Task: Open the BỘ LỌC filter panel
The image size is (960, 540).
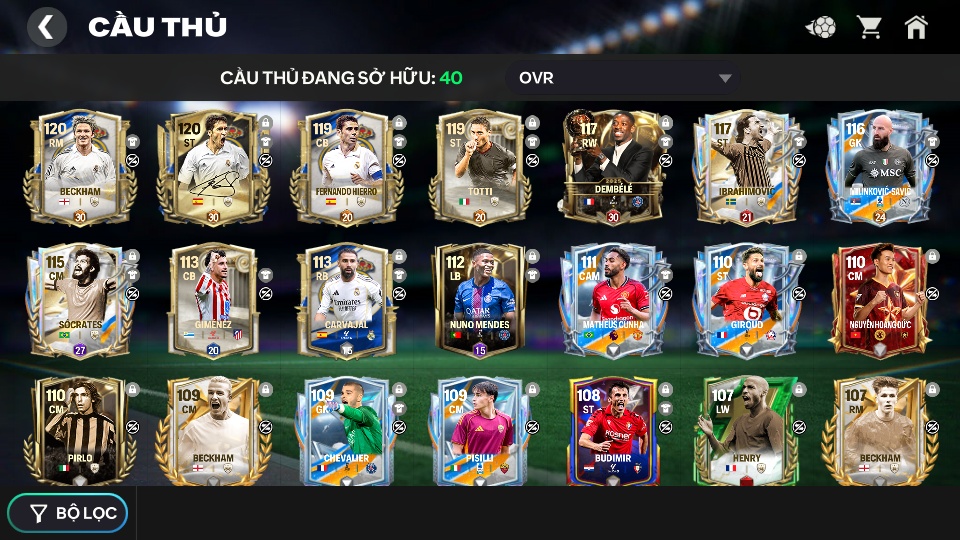Action: [x=68, y=513]
